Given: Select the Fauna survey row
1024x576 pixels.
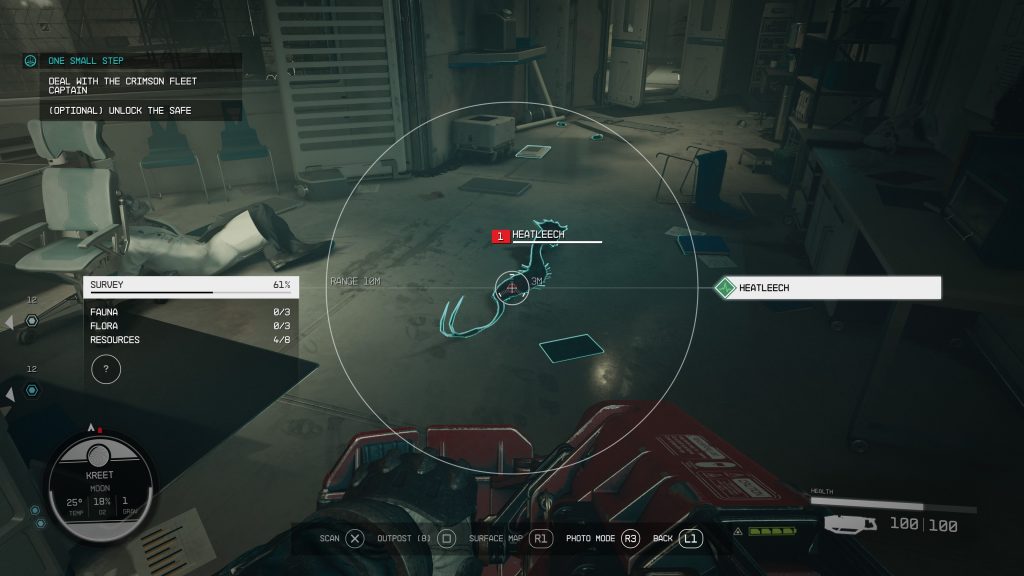Looking at the screenshot, I should tap(190, 312).
